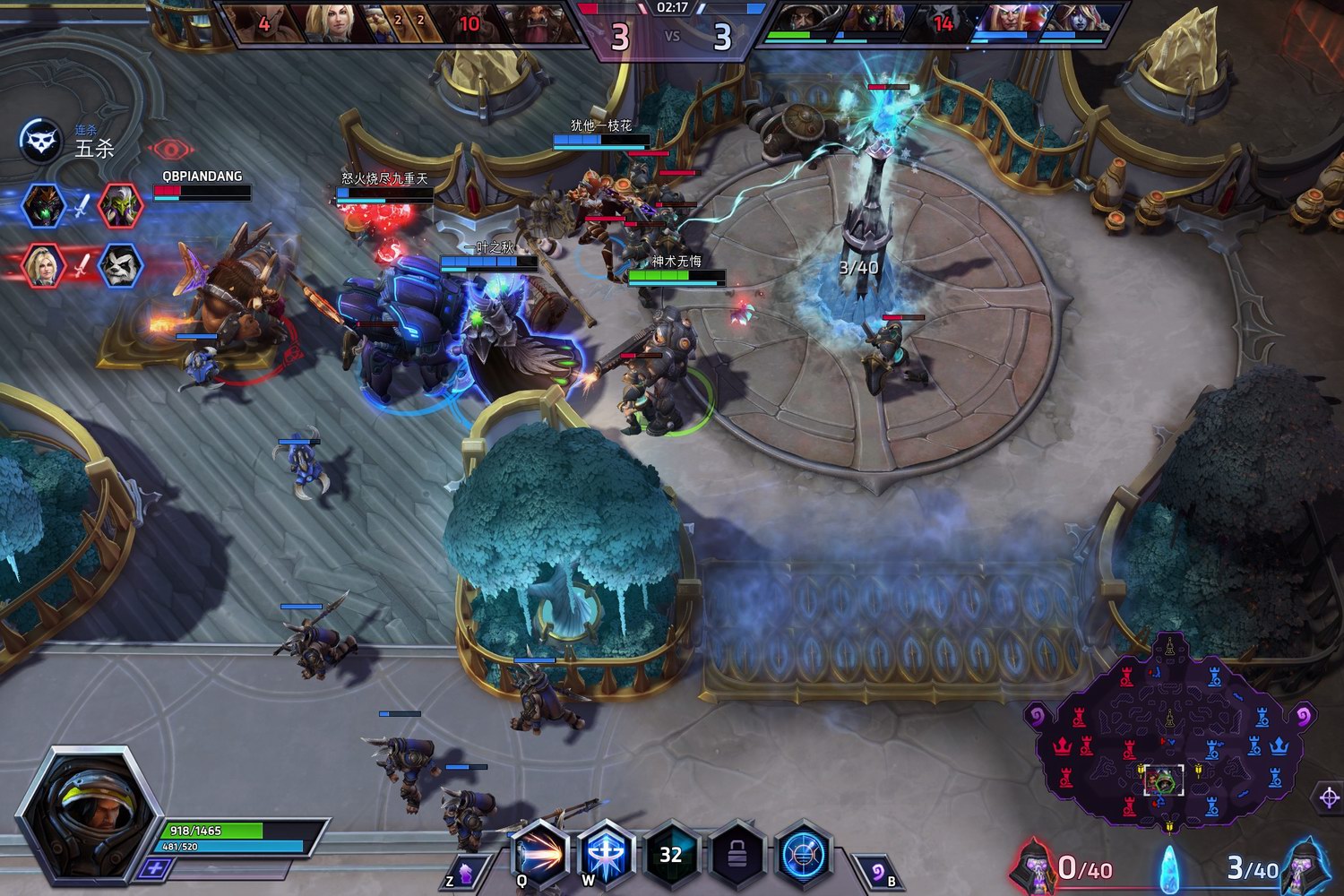The height and width of the screenshot is (896, 1344).
Task: Activate Raynor's W Inspire ability
Action: pyautogui.click(x=606, y=852)
